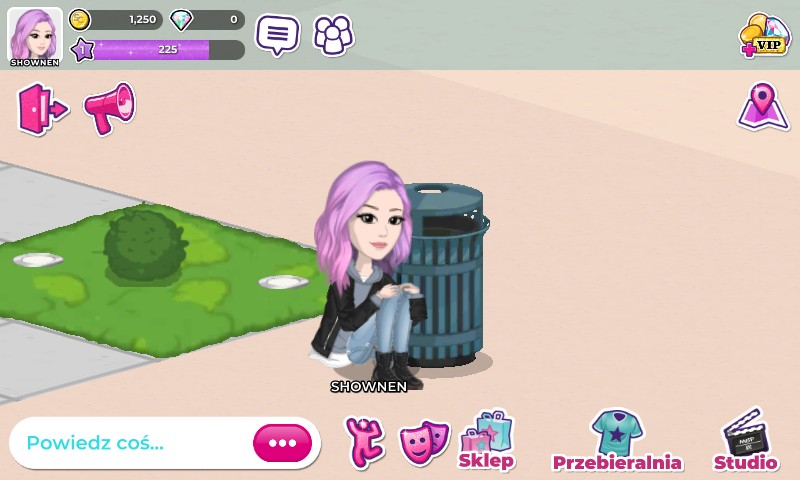
Task: Open the friends group icon
Action: (x=333, y=35)
